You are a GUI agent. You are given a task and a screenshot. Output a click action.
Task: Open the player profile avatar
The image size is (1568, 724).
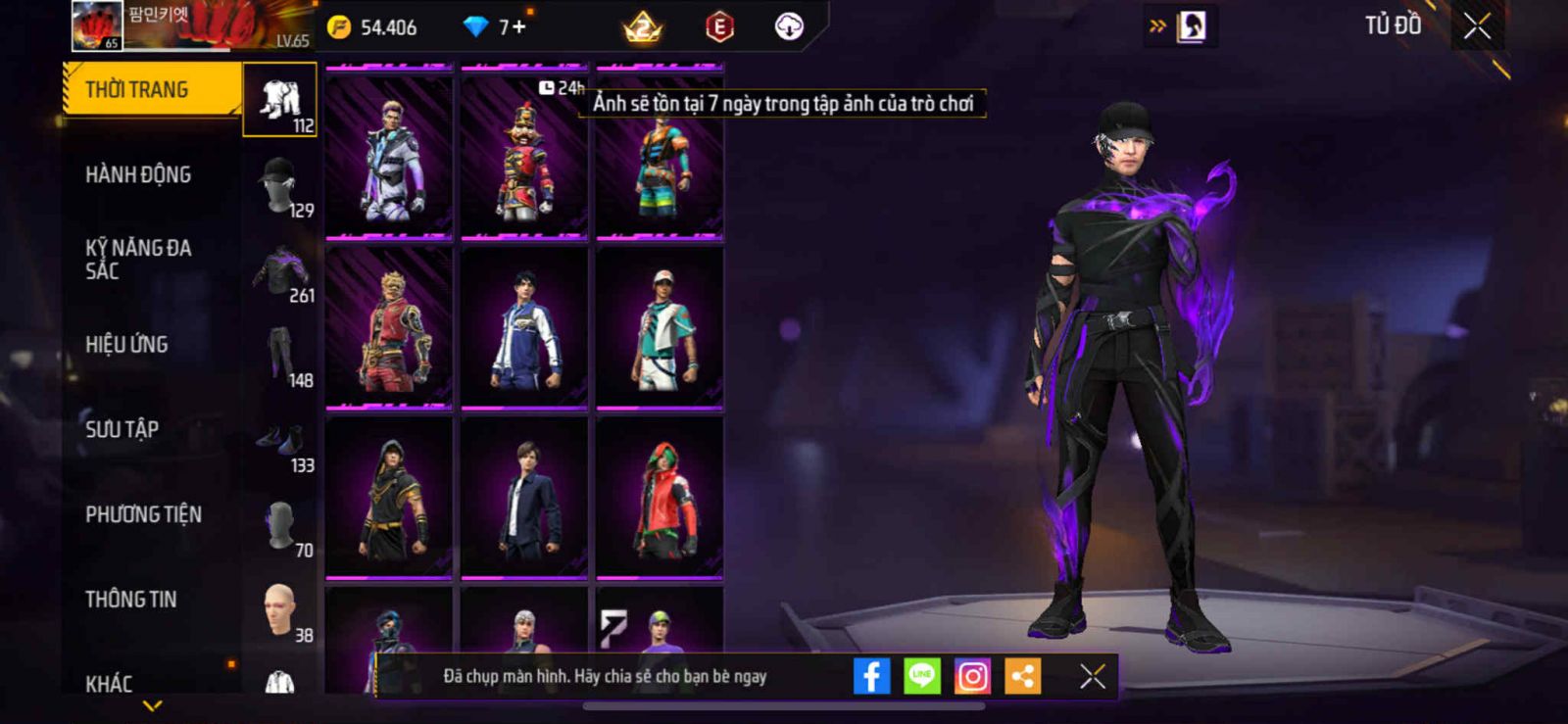click(x=97, y=25)
